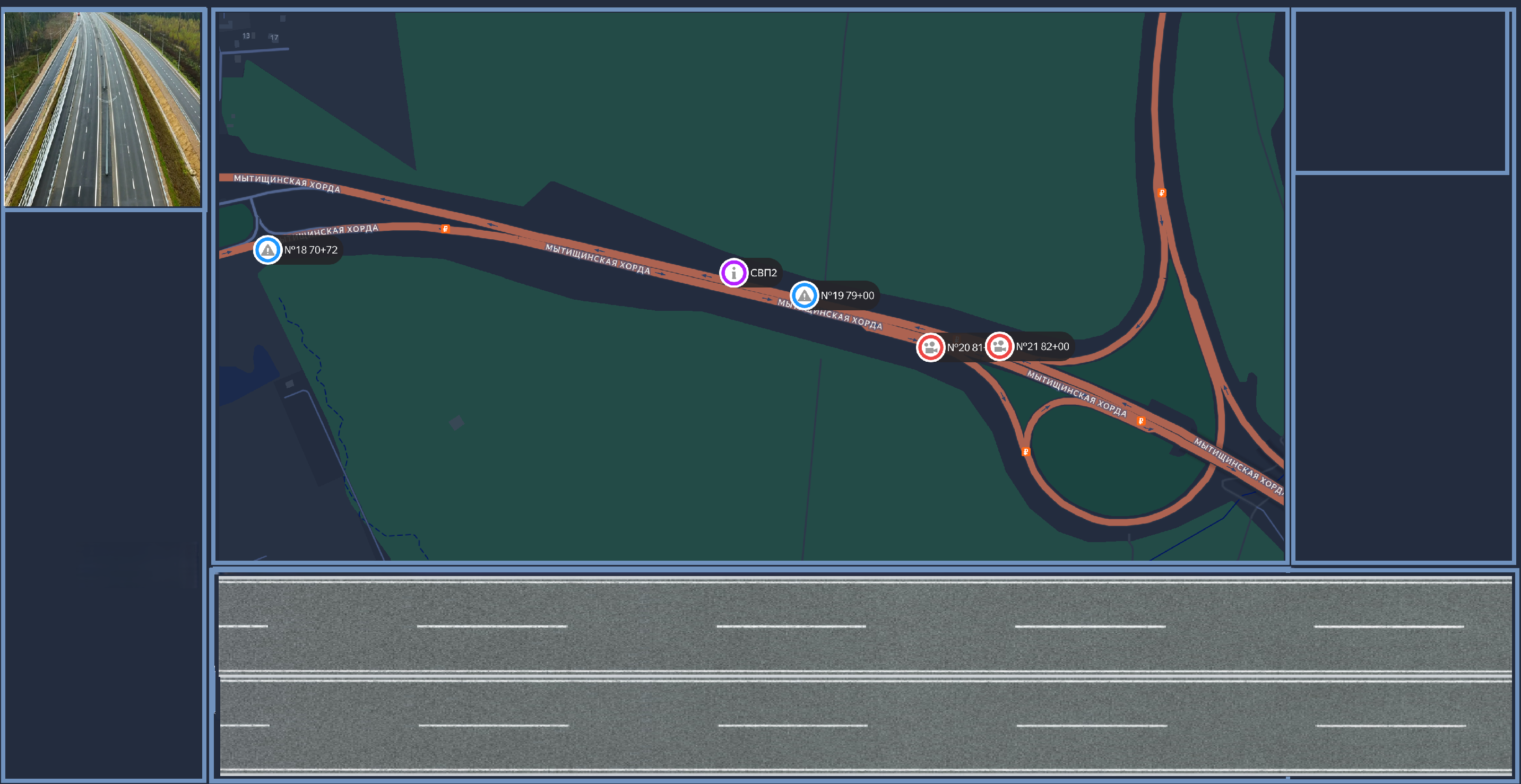
Task: Open the highway camera thumbnail
Action: coord(103,109)
